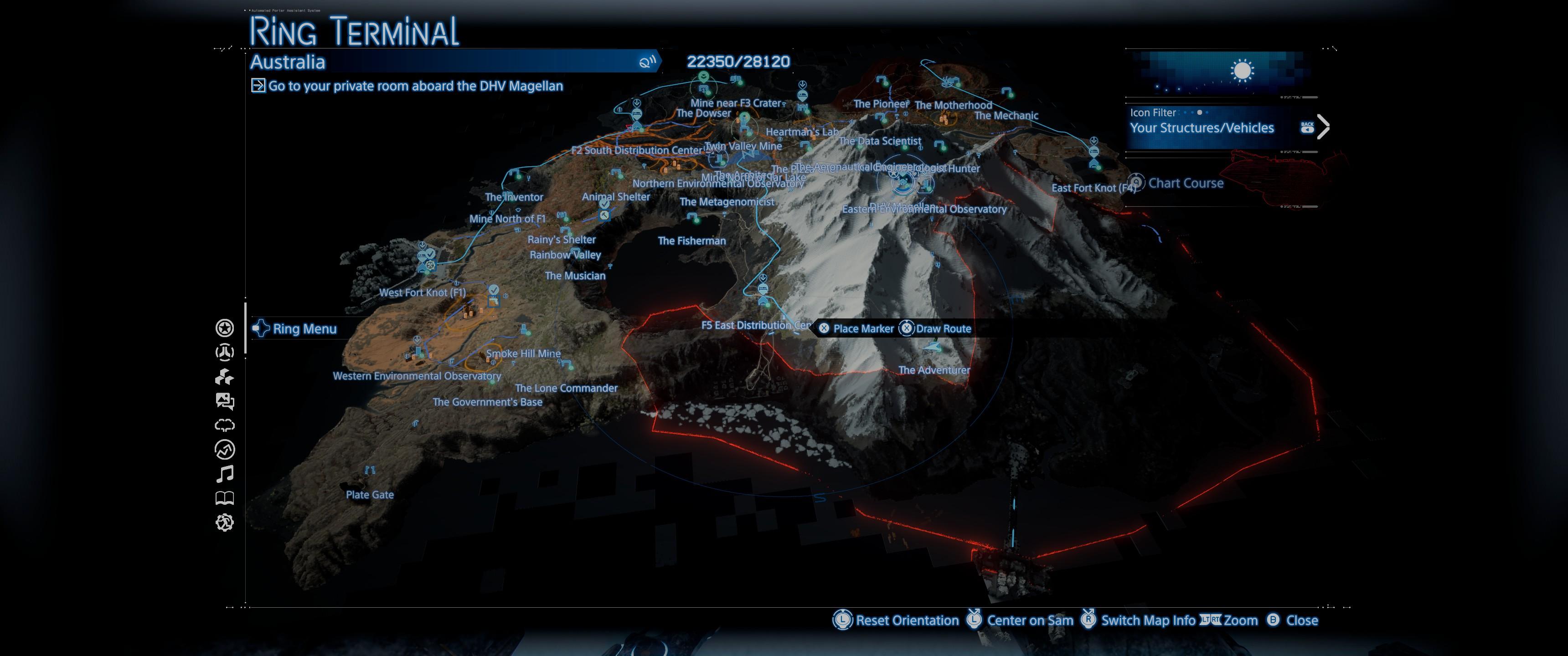1568x656 pixels.
Task: Pick The Adventurer location on the map
Action: [x=934, y=370]
